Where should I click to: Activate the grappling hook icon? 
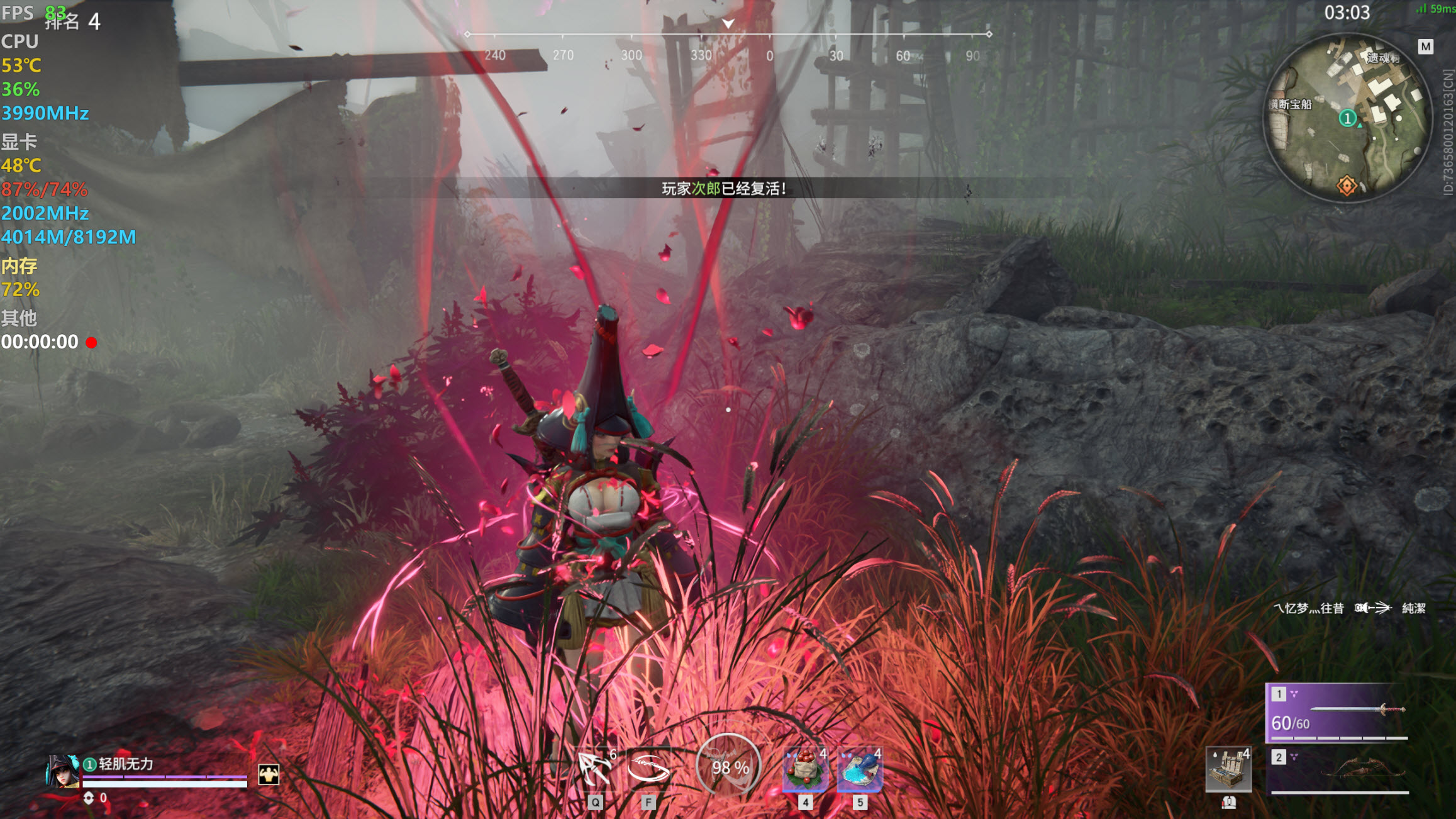point(594,767)
